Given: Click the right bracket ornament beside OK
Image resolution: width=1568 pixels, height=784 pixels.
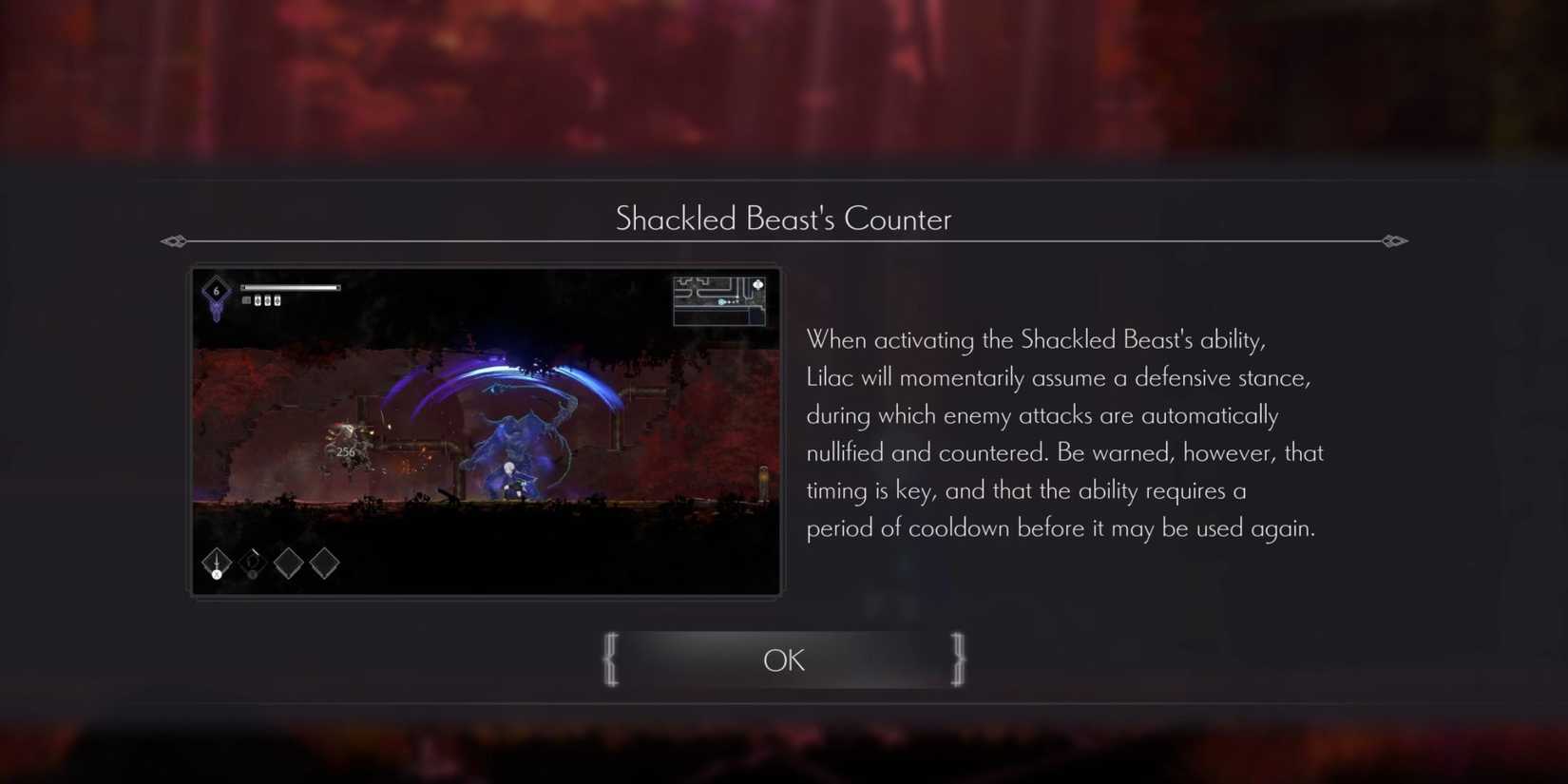Looking at the screenshot, I should coord(957,659).
